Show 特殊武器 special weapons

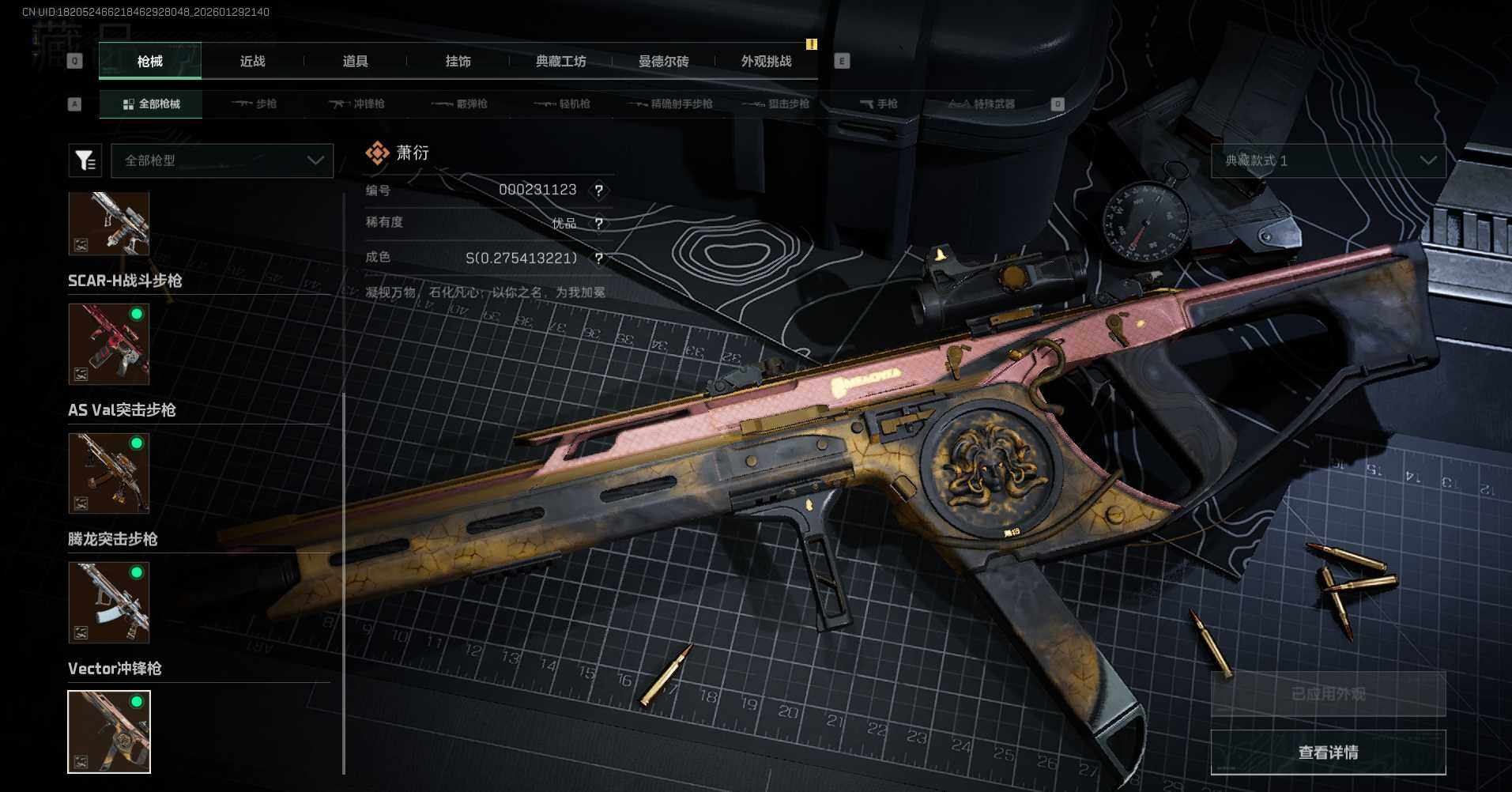tap(982, 104)
